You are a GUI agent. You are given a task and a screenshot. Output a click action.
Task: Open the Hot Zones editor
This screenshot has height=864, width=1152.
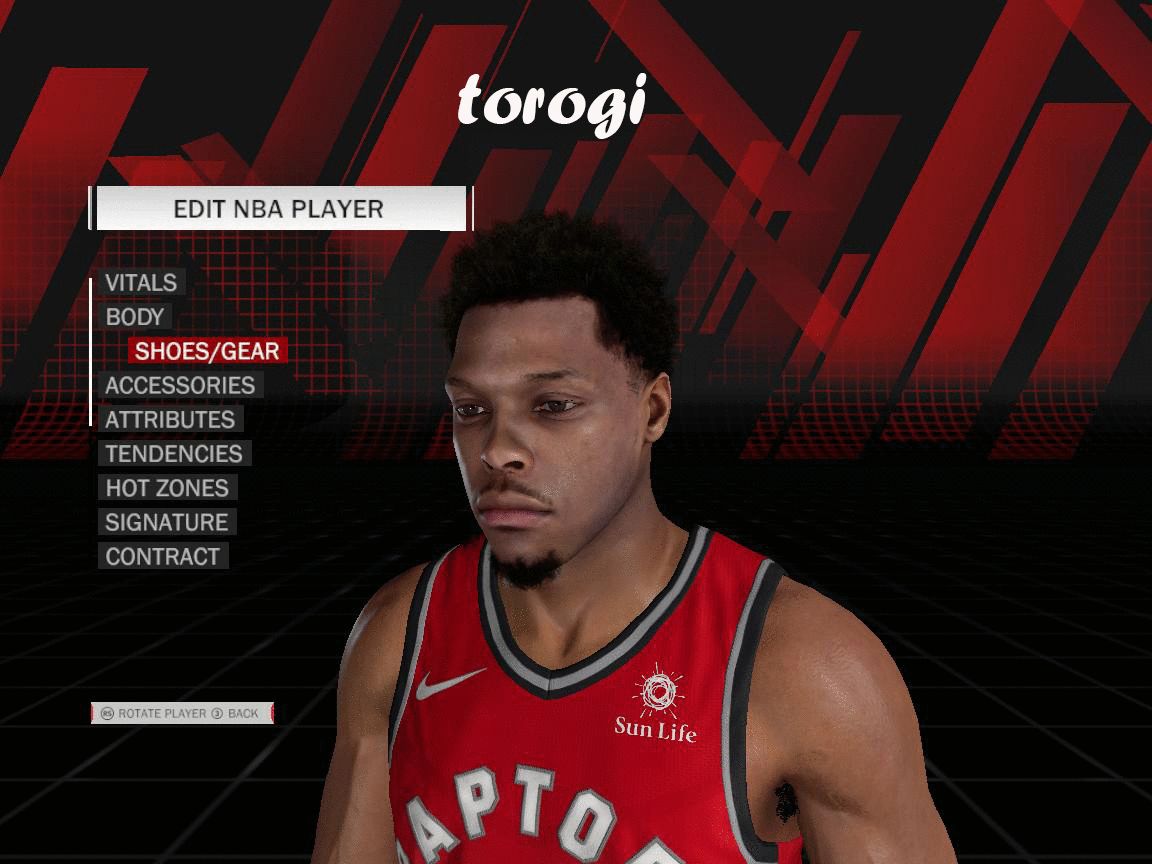[167, 488]
